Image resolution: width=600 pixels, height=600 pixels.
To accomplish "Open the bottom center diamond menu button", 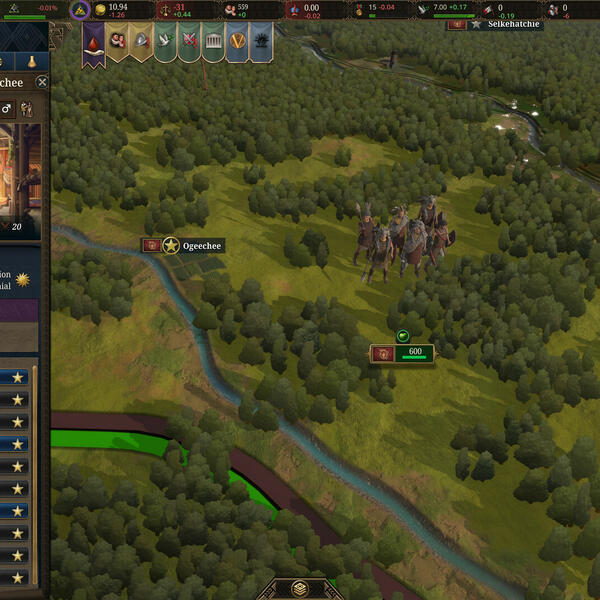I will (x=299, y=589).
